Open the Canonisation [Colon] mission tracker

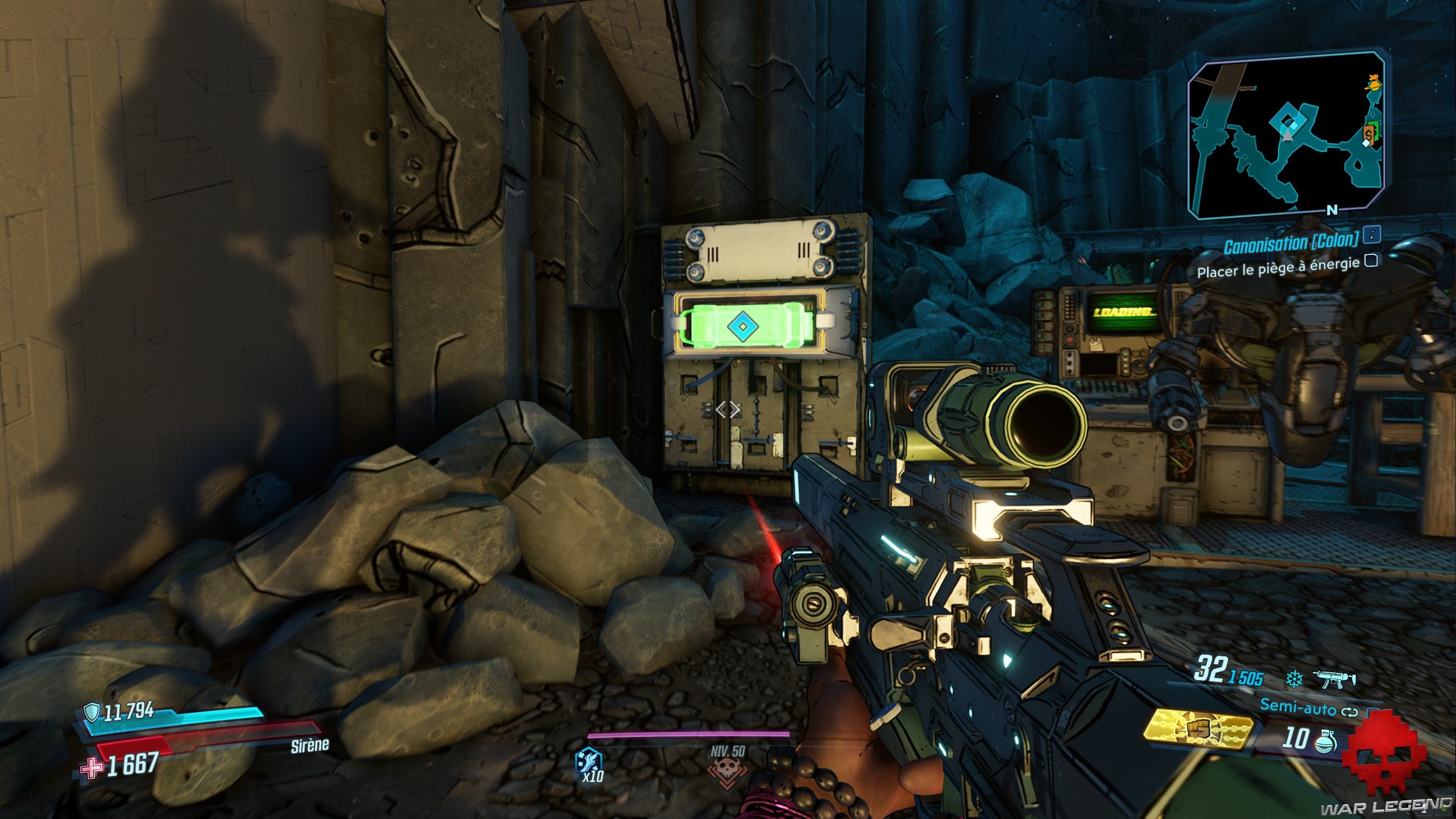point(1291,245)
